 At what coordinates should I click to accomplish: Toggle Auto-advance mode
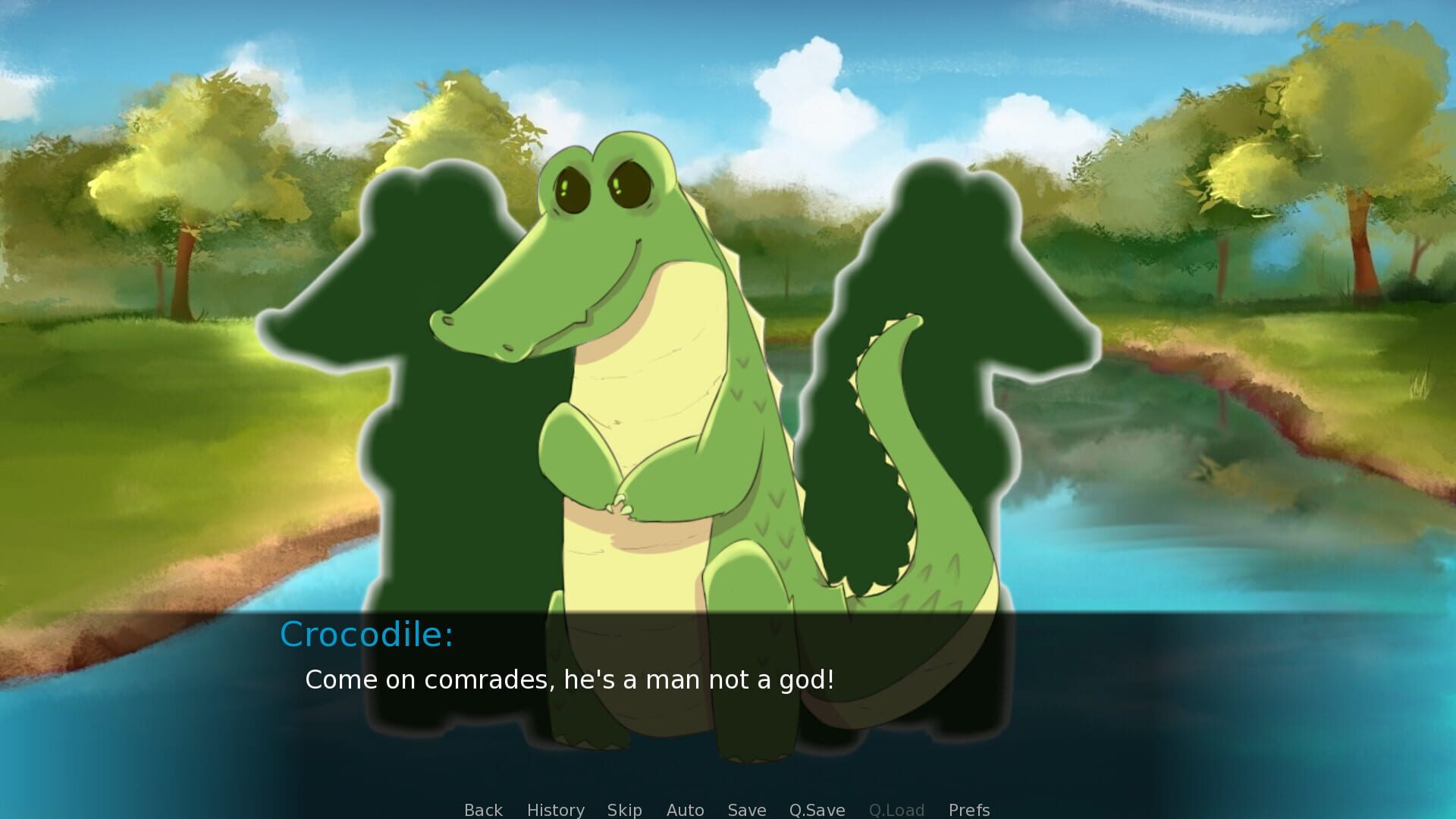point(685,810)
